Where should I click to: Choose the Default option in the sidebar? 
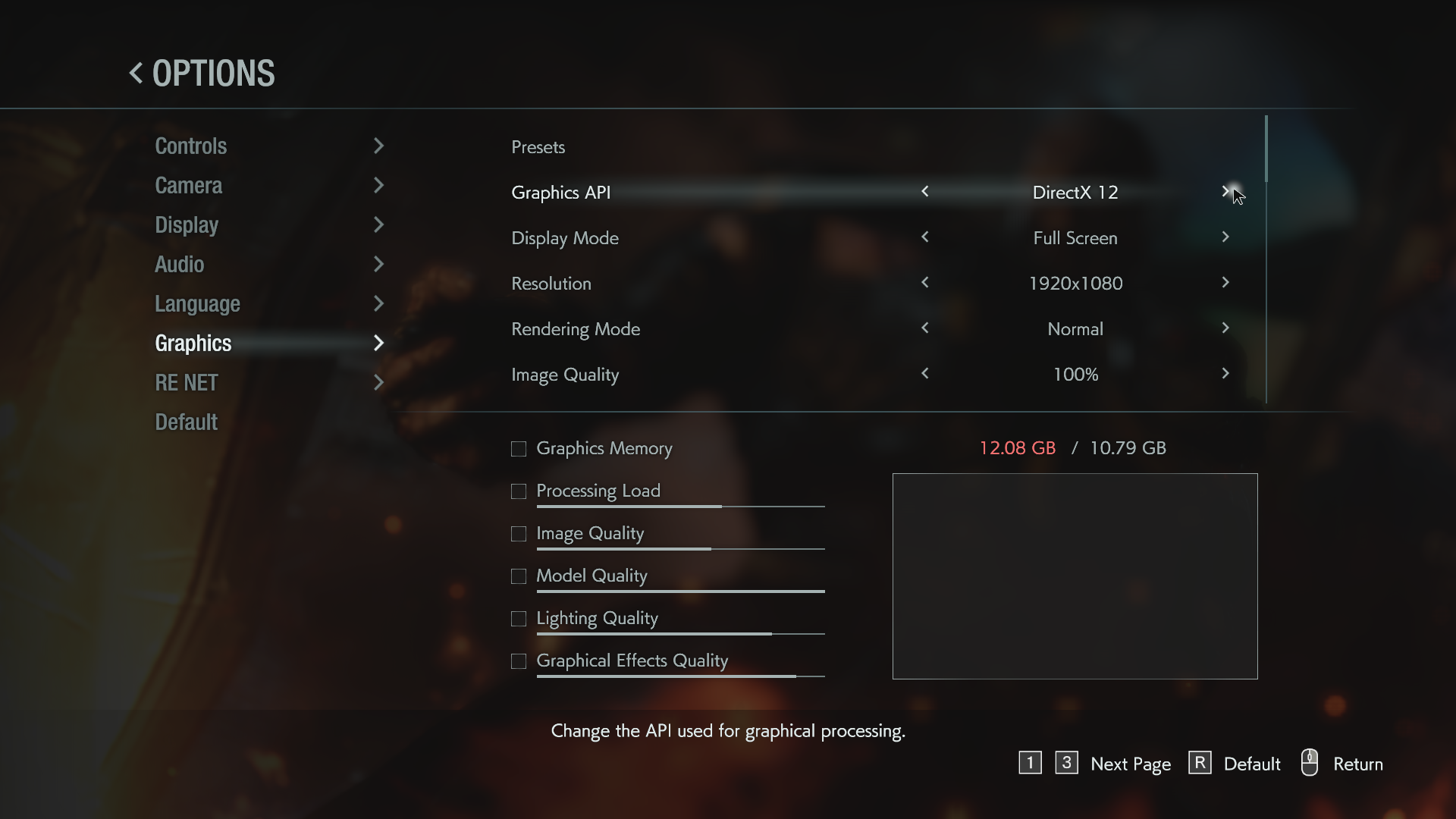point(187,422)
